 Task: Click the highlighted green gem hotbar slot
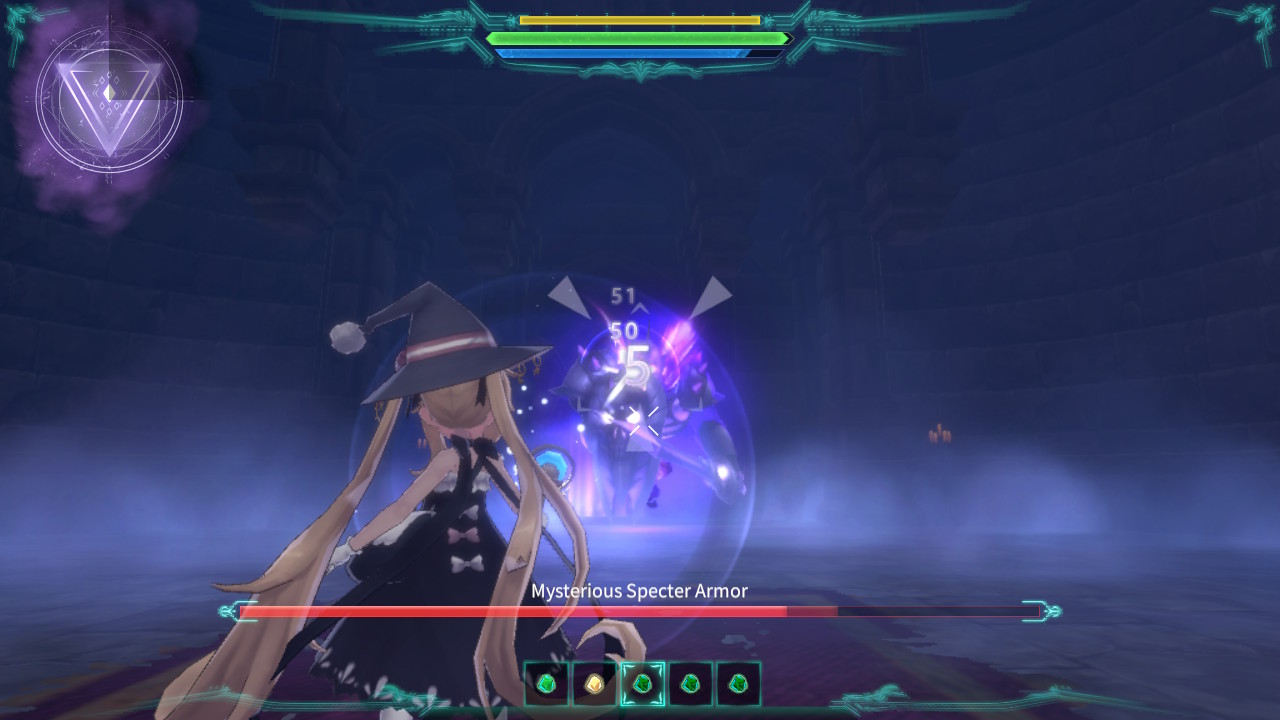642,684
